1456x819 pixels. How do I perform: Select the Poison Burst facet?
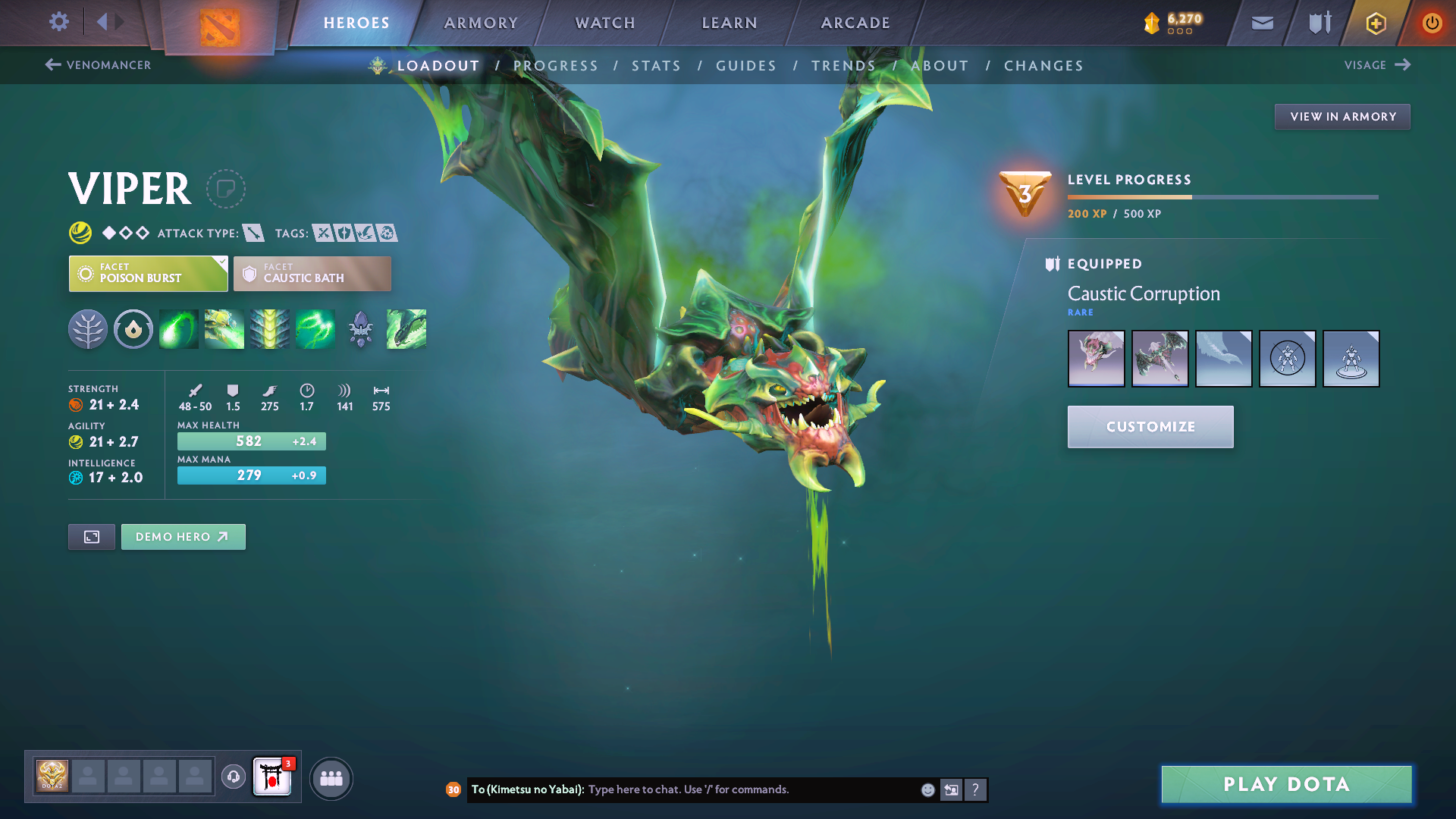[148, 273]
